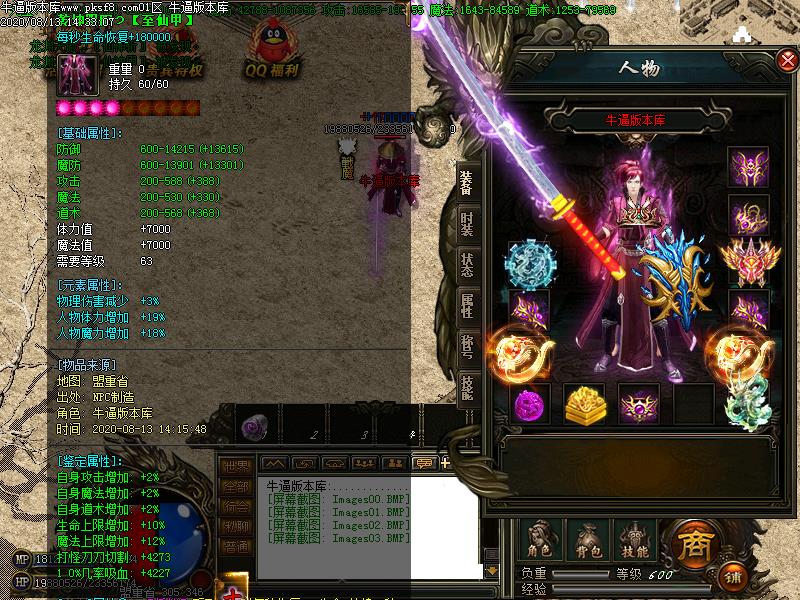The height and width of the screenshot is (600, 800).
Task: Open the 状态 status tab
Action: click(x=467, y=265)
